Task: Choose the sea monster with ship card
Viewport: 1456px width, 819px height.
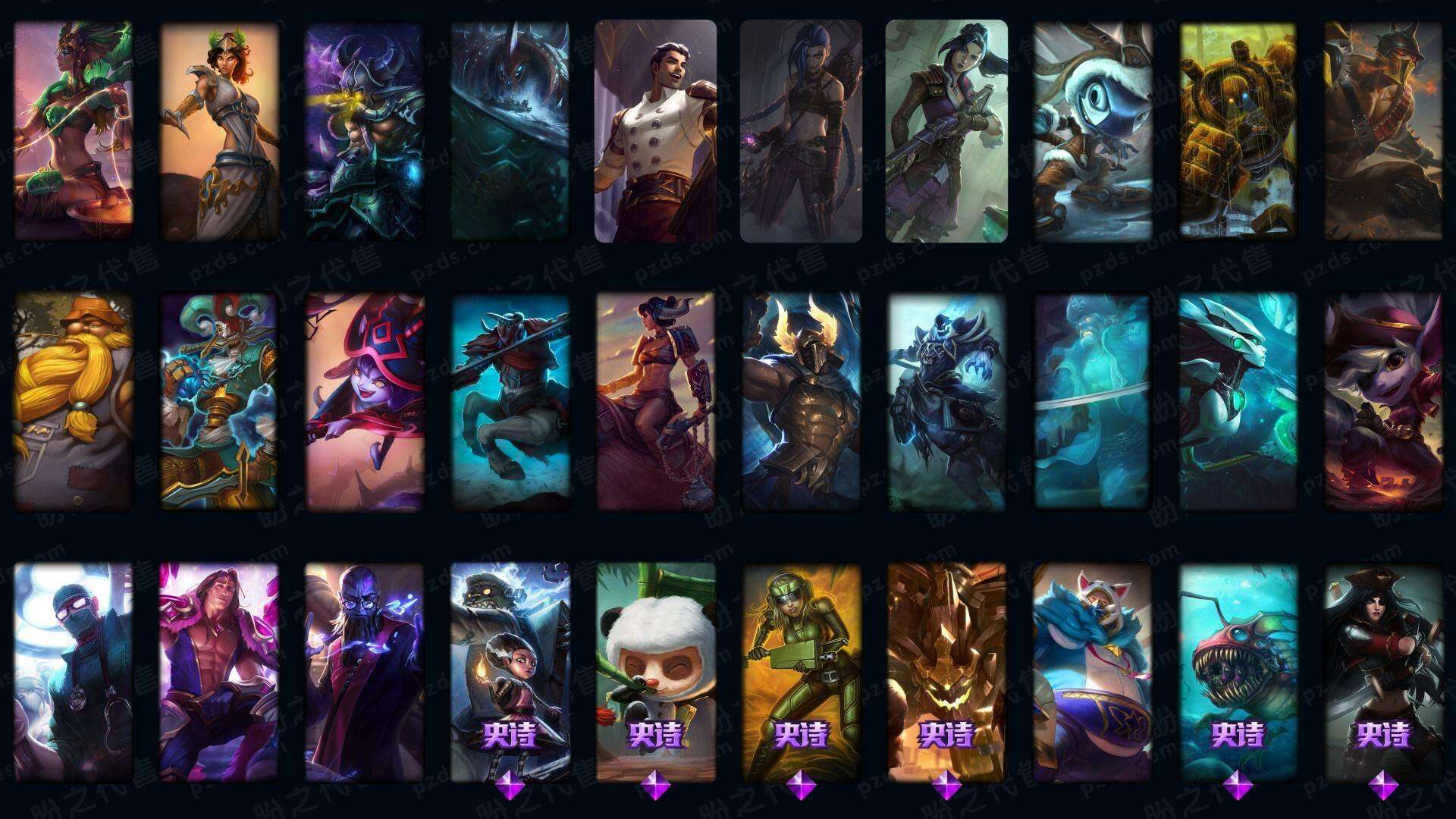Action: (x=510, y=131)
